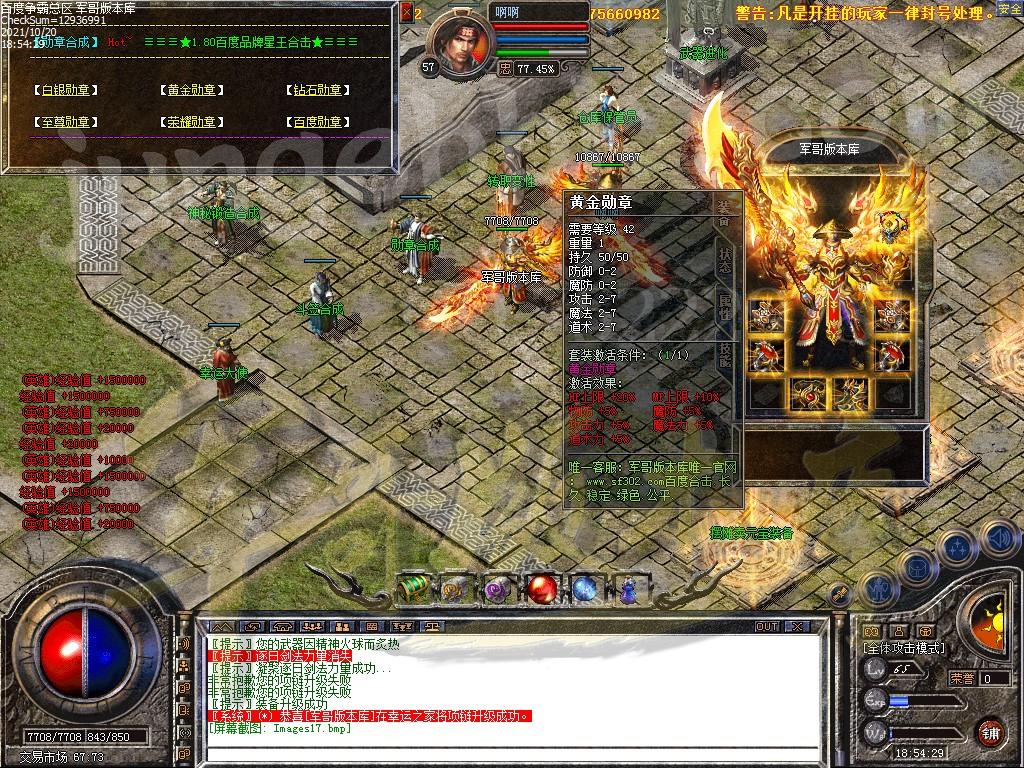Click the OUT button above the chat

pyautogui.click(x=767, y=626)
